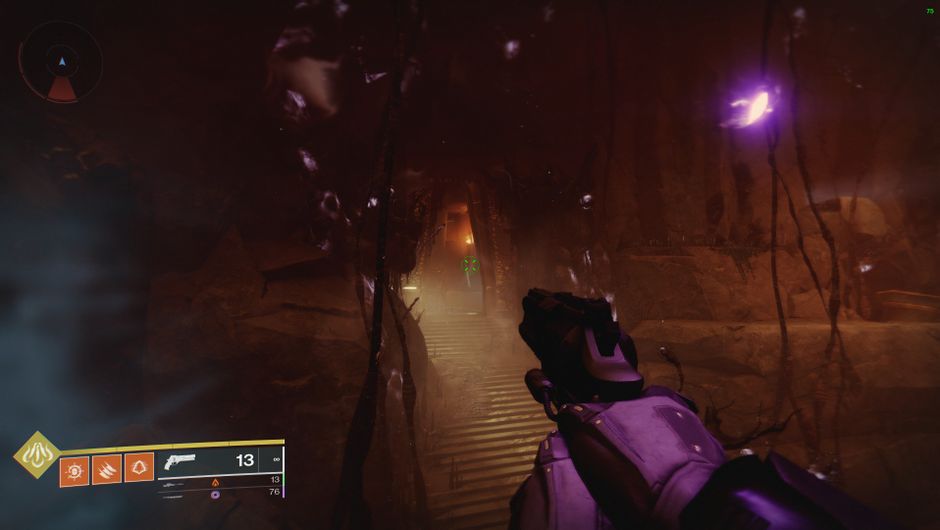This screenshot has width=940, height=530.
Task: Activate the diamond-shaped super ability icon
Action: 34,454
